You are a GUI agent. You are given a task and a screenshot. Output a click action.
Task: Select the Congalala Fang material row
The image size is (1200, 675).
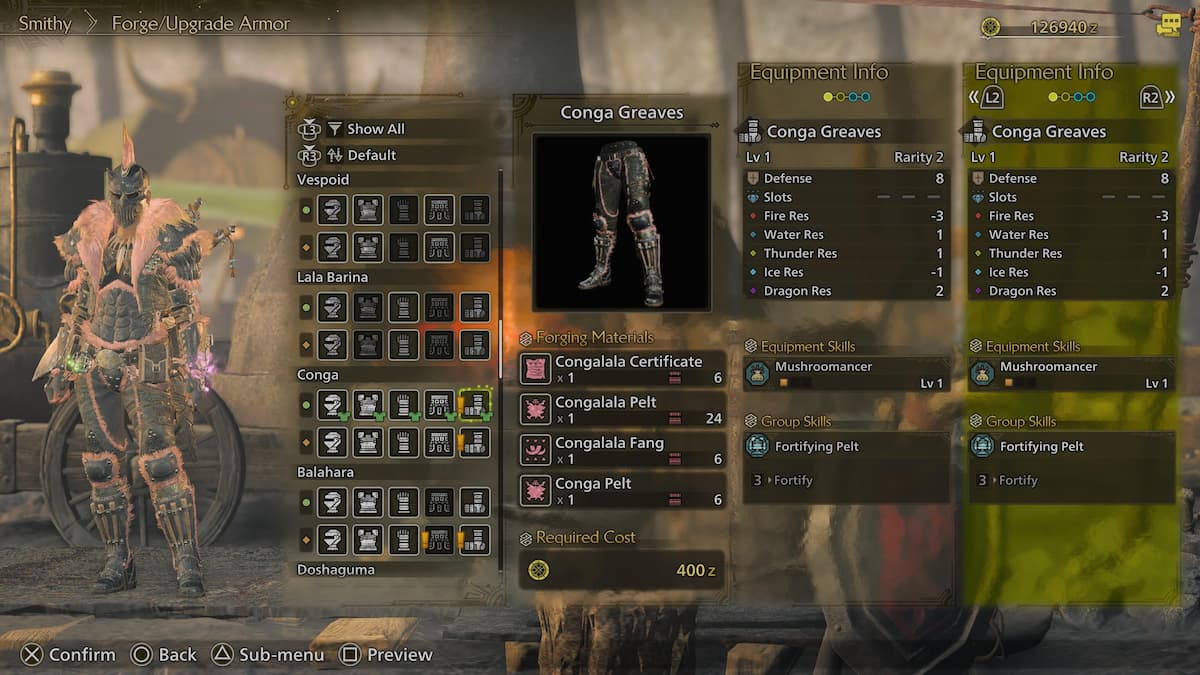click(x=622, y=450)
